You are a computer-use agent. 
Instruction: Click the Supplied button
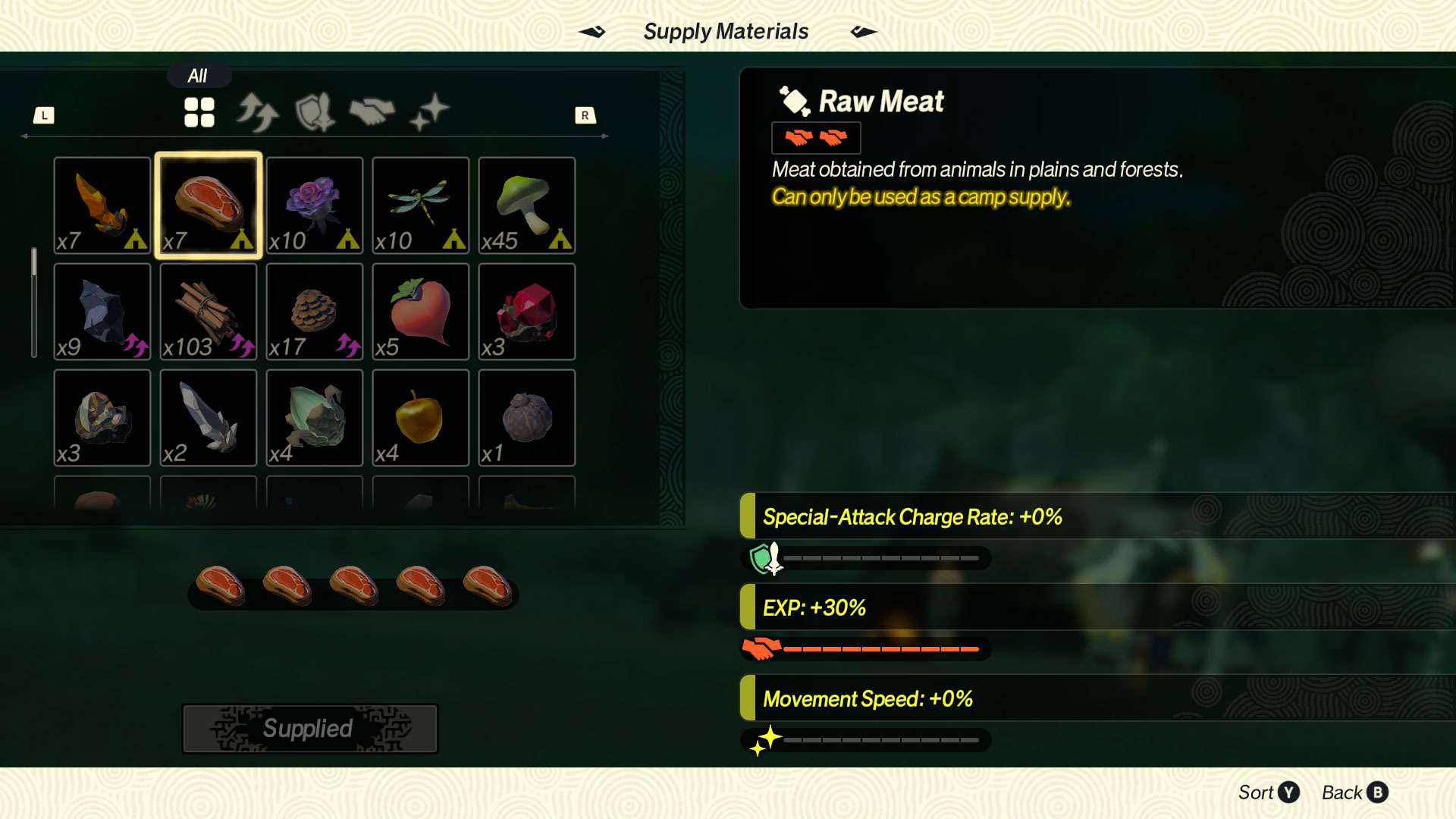point(310,729)
